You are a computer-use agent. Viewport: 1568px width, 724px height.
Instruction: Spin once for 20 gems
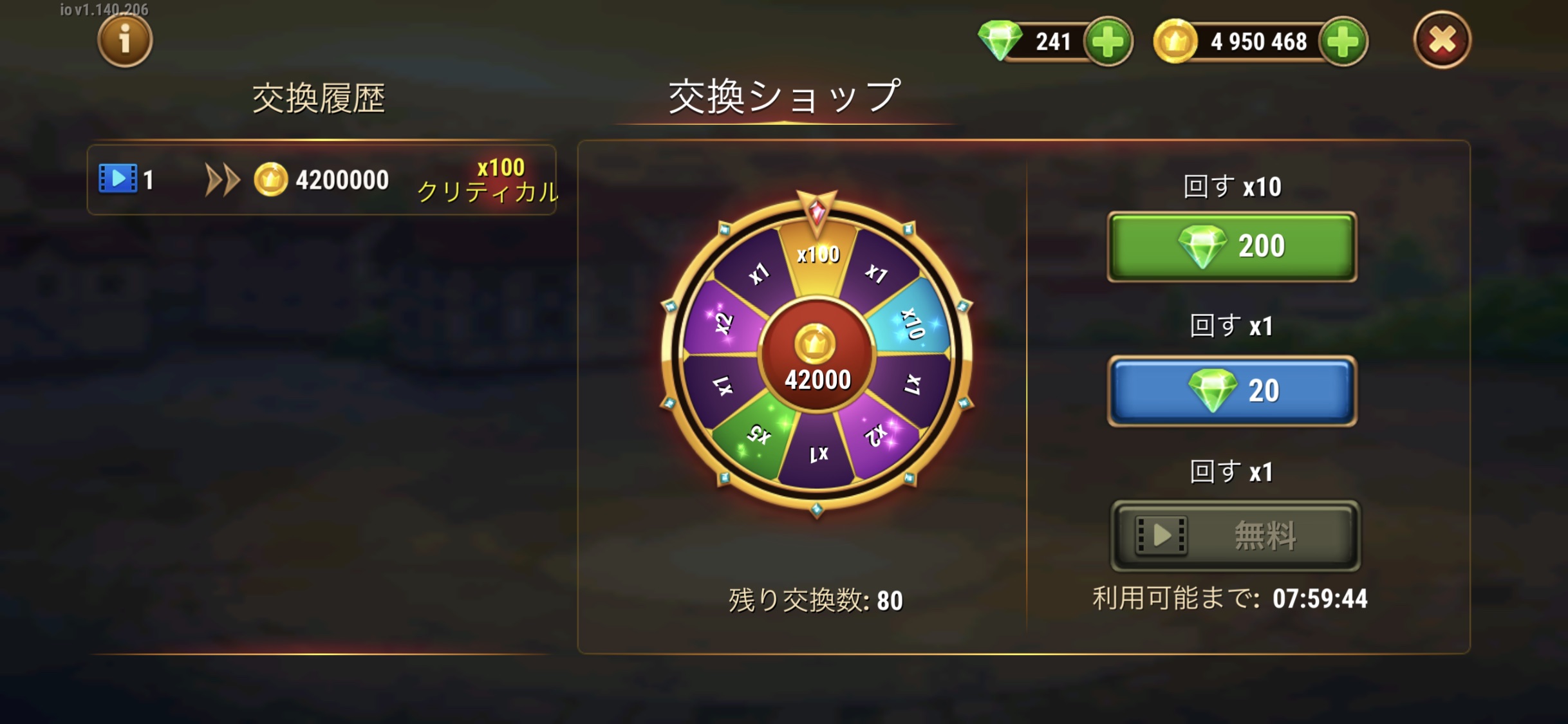[1231, 391]
